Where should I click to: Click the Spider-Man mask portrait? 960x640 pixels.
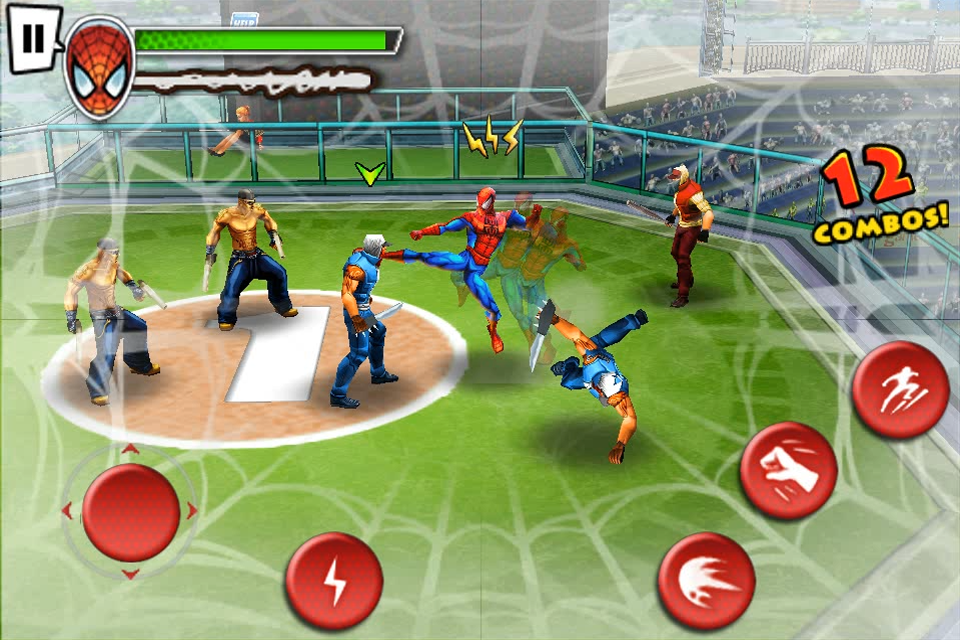[x=100, y=67]
